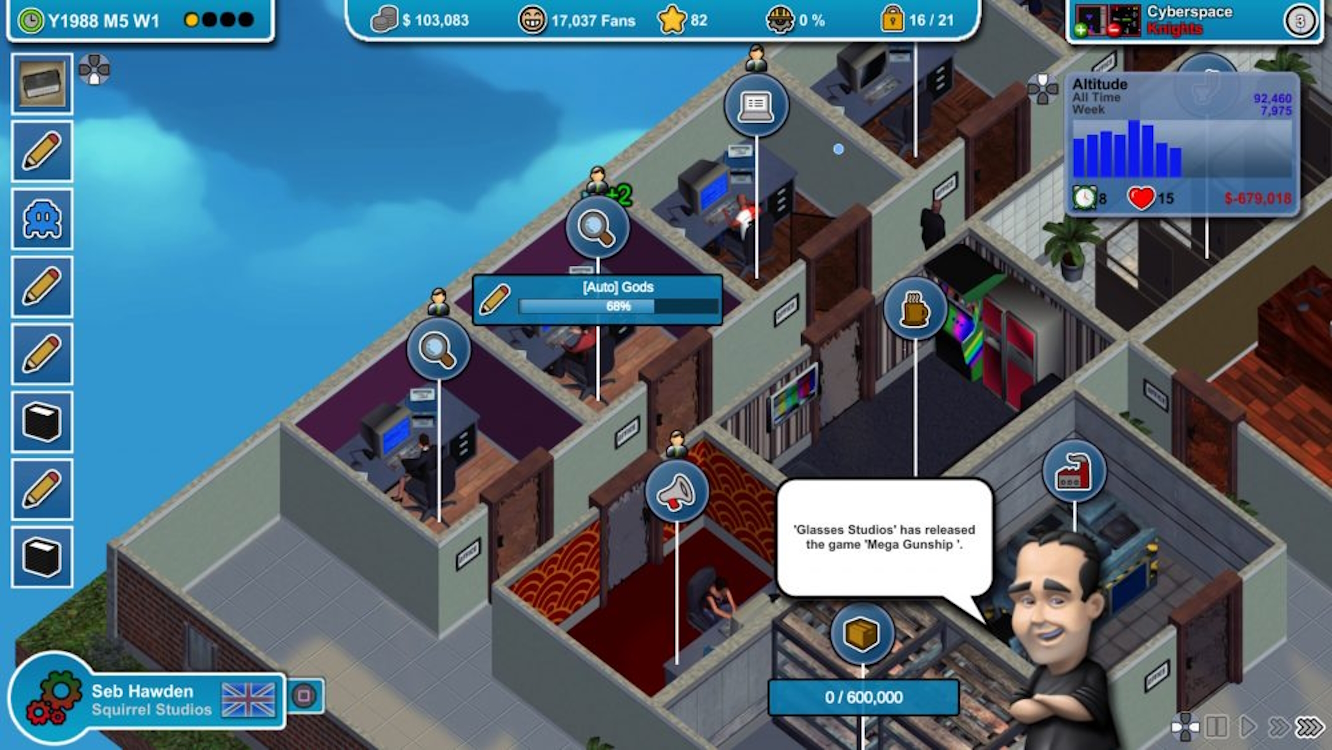This screenshot has width=1332, height=750.
Task: Dismiss the 'Mega Gunship' news speech bubble
Action: tap(884, 537)
